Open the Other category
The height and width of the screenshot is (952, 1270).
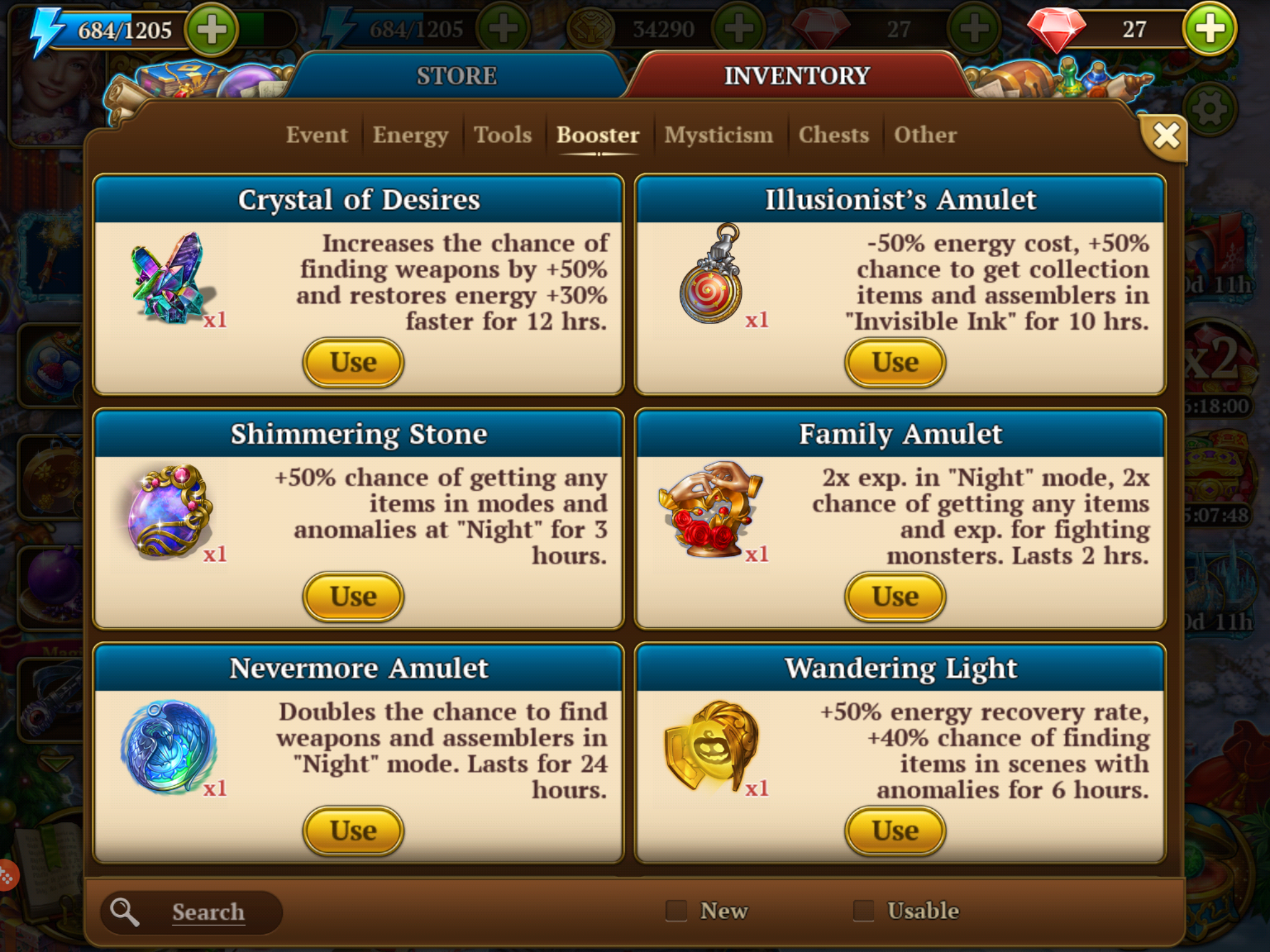pos(925,135)
